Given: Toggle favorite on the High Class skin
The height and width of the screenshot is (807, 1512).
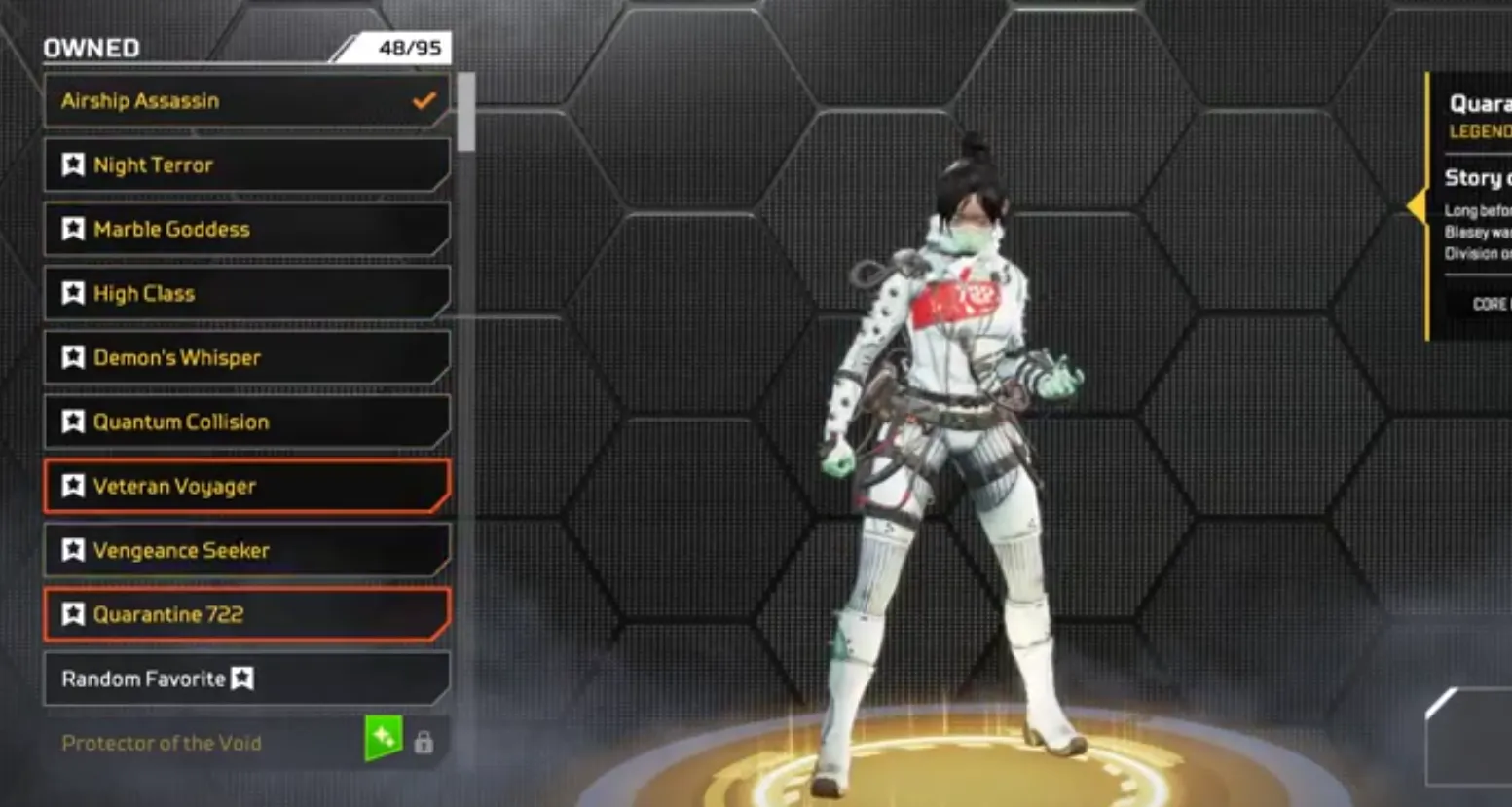Looking at the screenshot, I should pyautogui.click(x=73, y=293).
